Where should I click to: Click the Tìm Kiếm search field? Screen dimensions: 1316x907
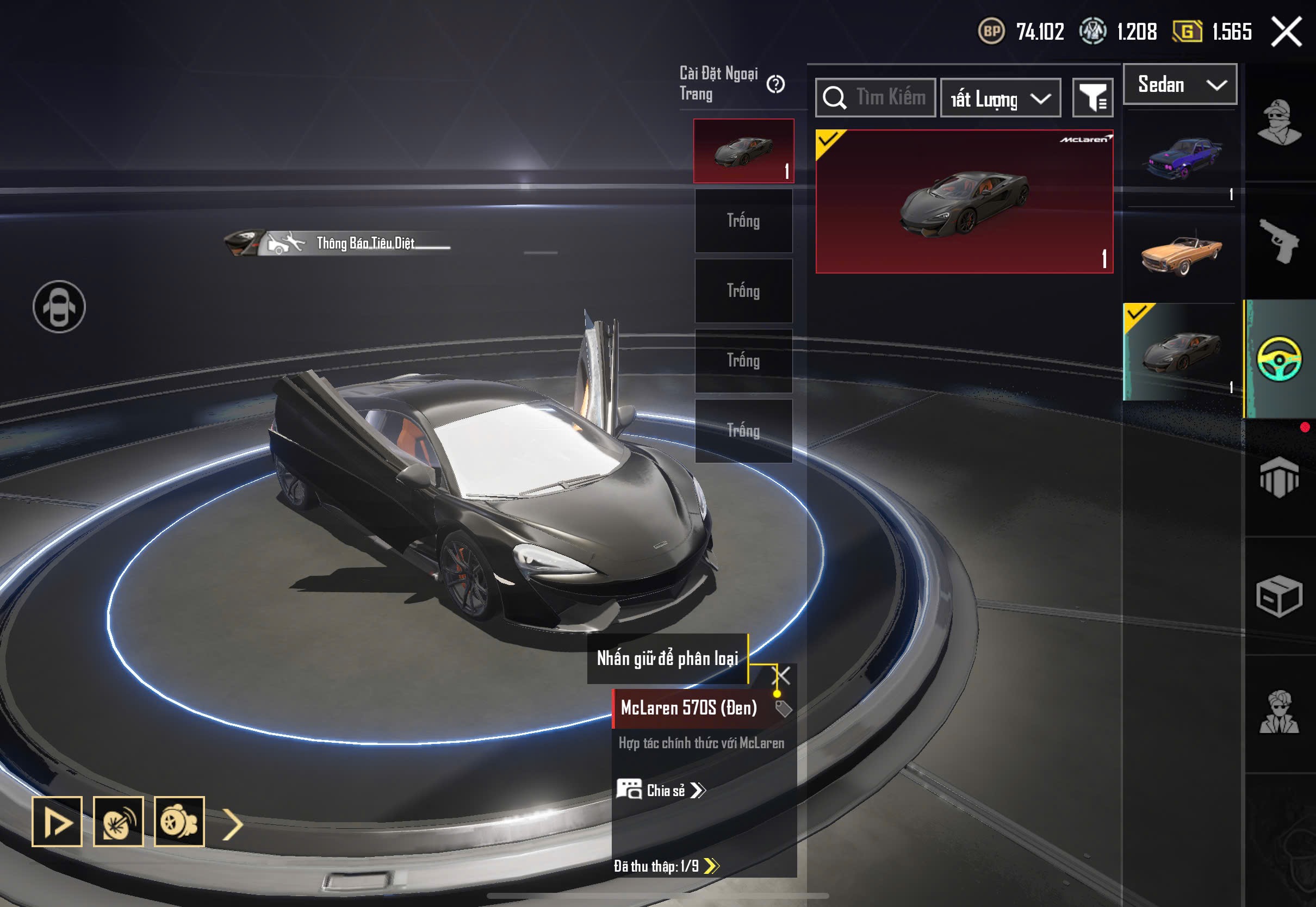pos(876,98)
